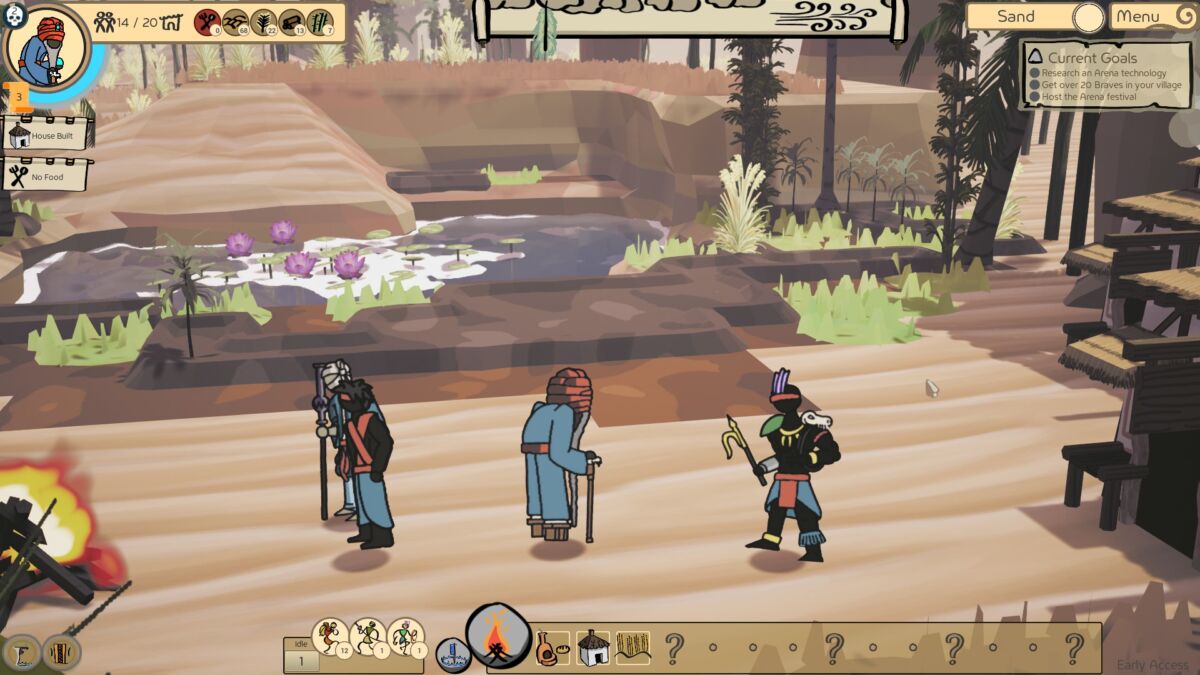Viewport: 1200px width, 675px height.
Task: Open the Menu button
Action: click(1149, 16)
